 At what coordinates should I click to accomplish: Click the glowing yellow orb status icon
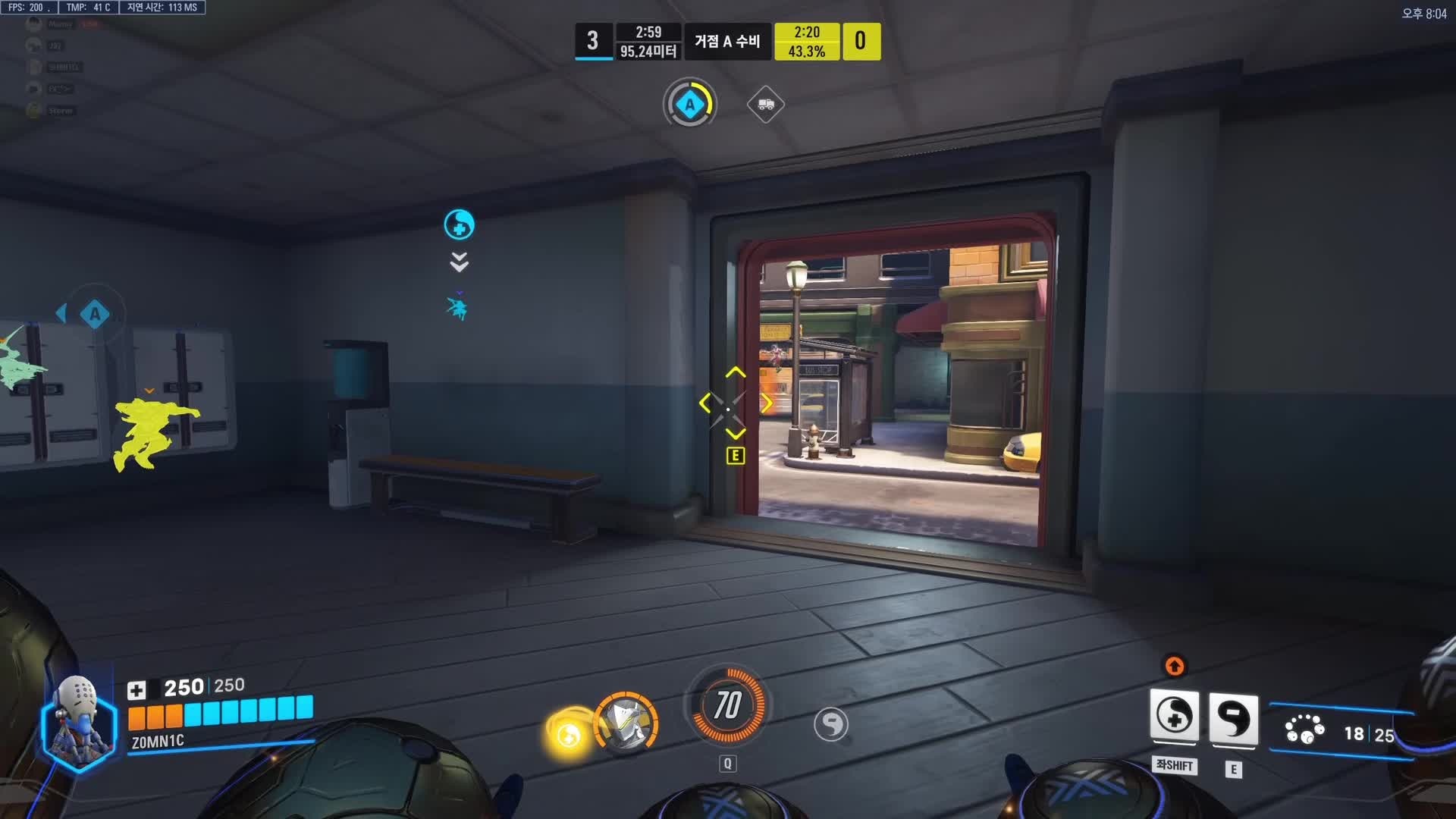pyautogui.click(x=568, y=733)
